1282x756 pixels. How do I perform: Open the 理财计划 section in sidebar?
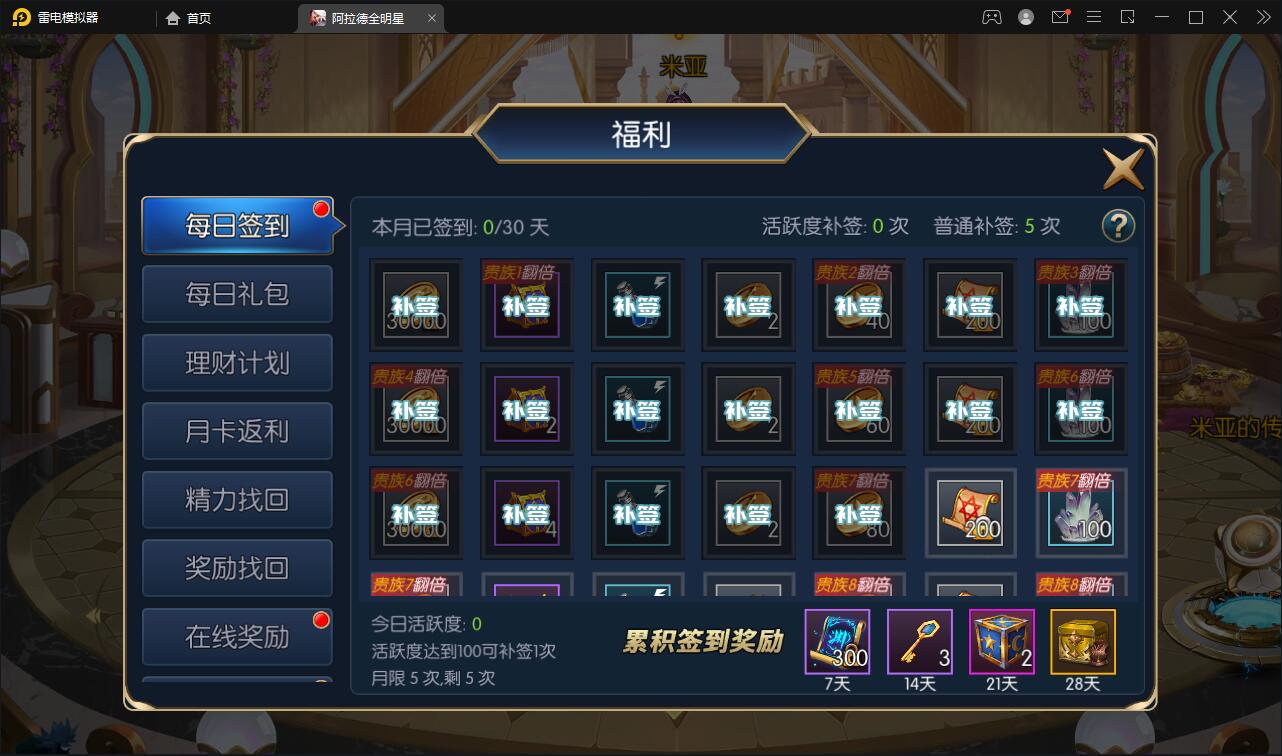click(x=237, y=362)
